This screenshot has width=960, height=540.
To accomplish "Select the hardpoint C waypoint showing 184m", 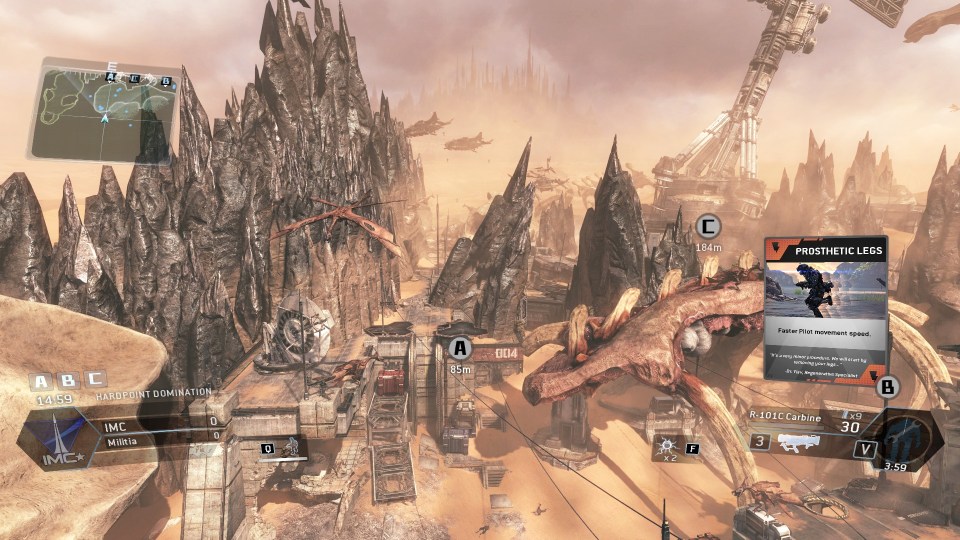I will tap(708, 226).
